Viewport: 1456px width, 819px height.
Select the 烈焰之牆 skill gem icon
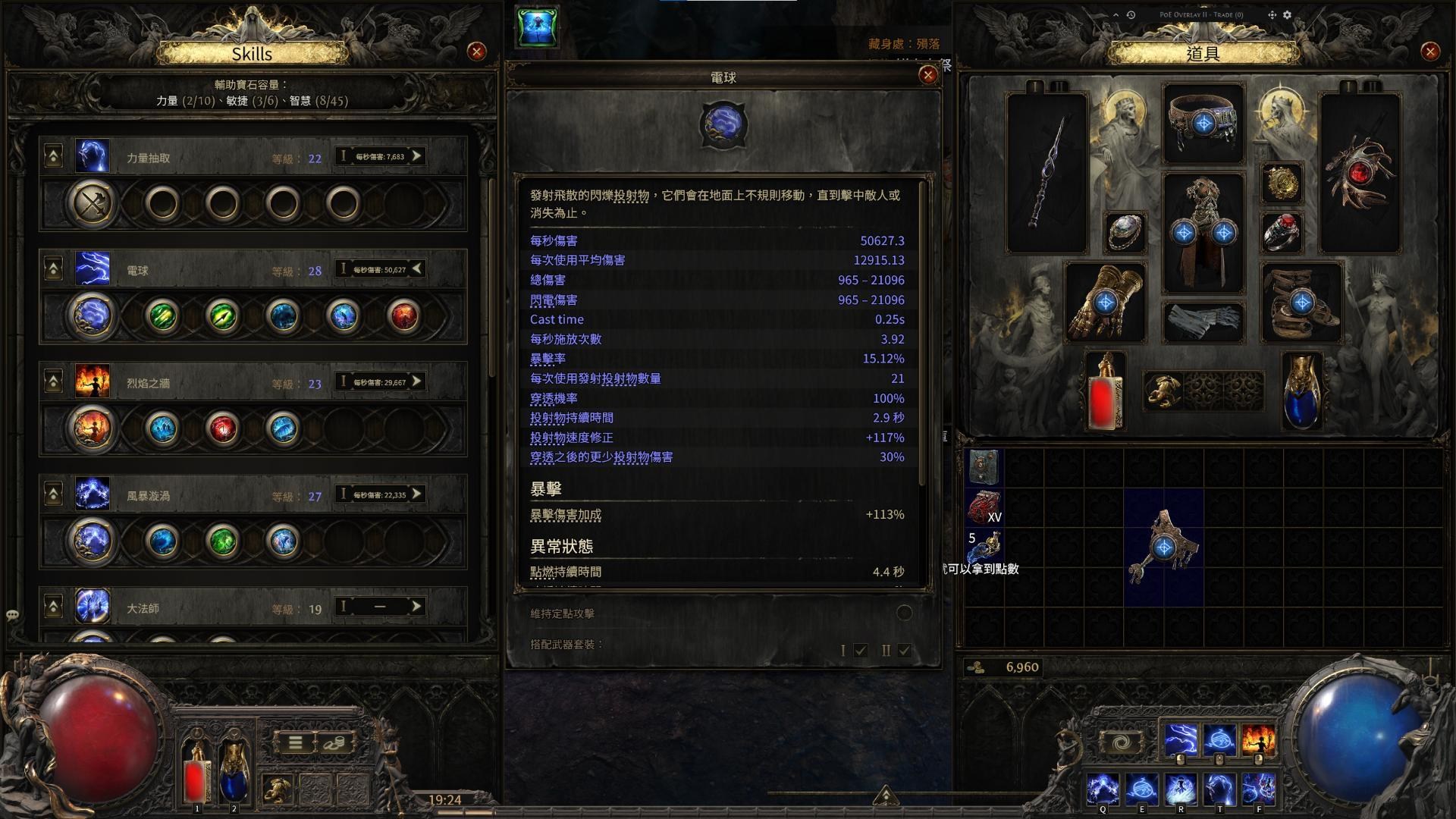coord(92,382)
